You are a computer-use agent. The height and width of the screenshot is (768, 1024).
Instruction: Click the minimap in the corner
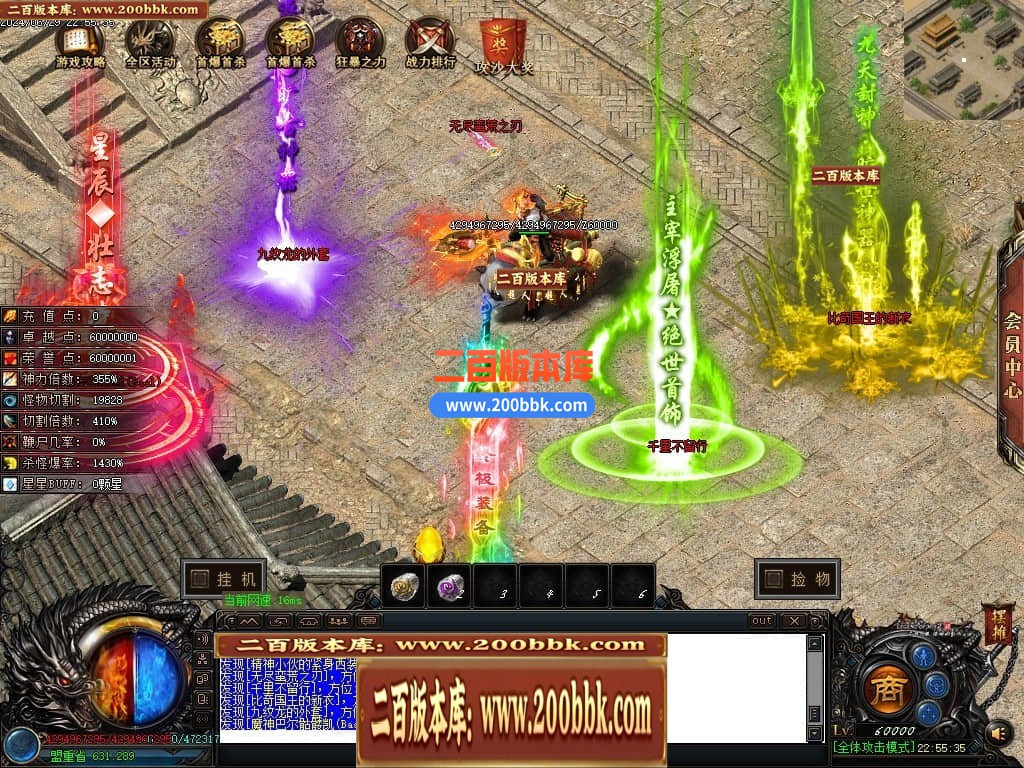tap(963, 58)
